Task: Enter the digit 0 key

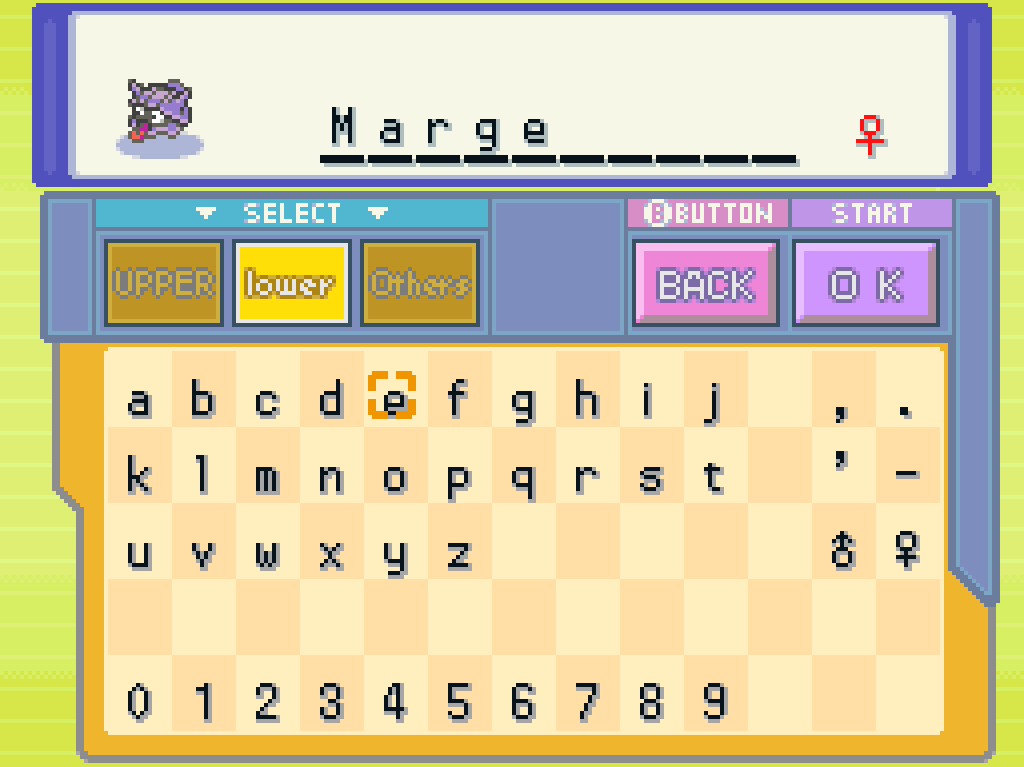Action: pos(139,702)
